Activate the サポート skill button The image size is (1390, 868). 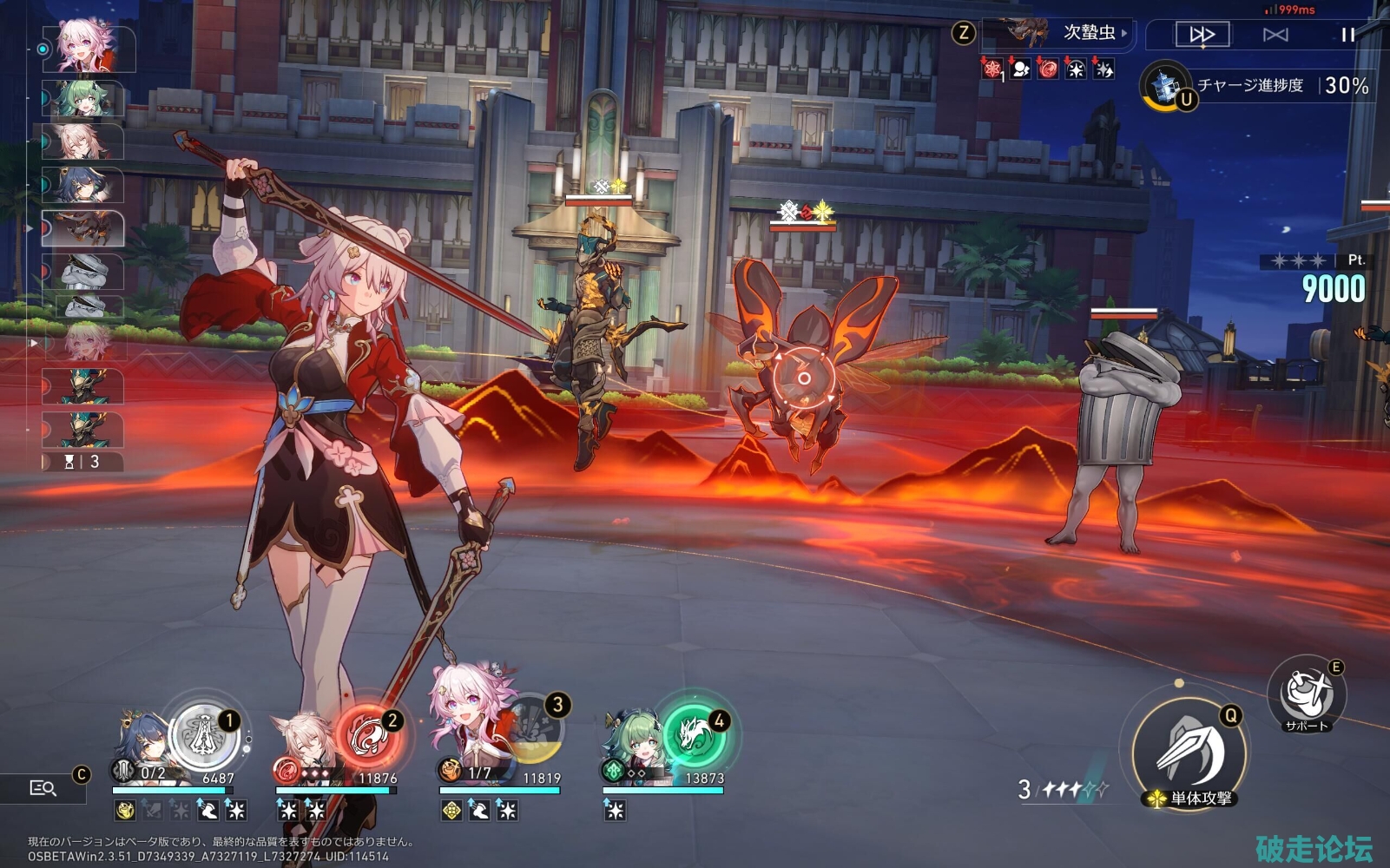click(x=1306, y=696)
